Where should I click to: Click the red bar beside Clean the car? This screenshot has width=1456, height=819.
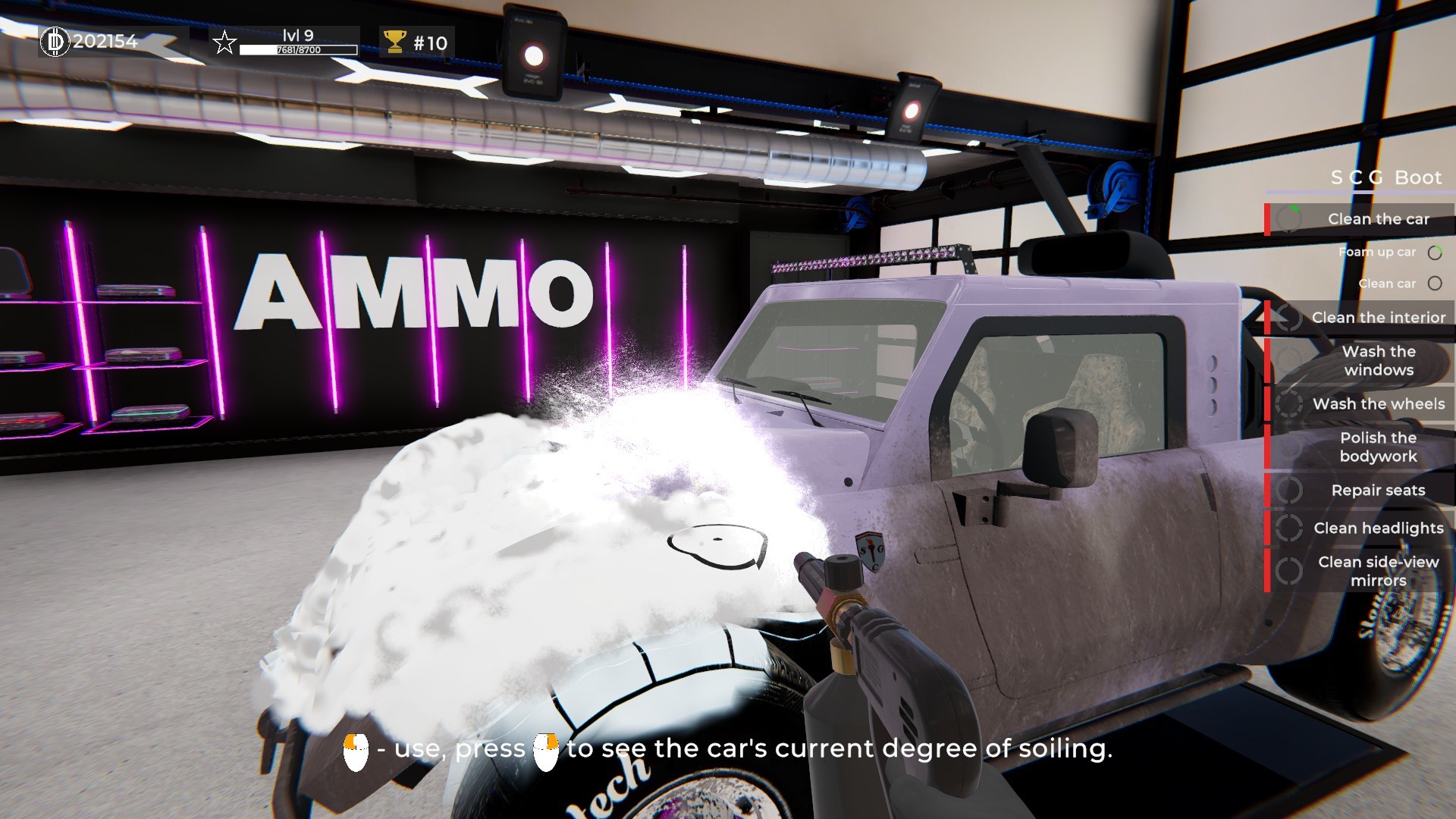[1267, 219]
